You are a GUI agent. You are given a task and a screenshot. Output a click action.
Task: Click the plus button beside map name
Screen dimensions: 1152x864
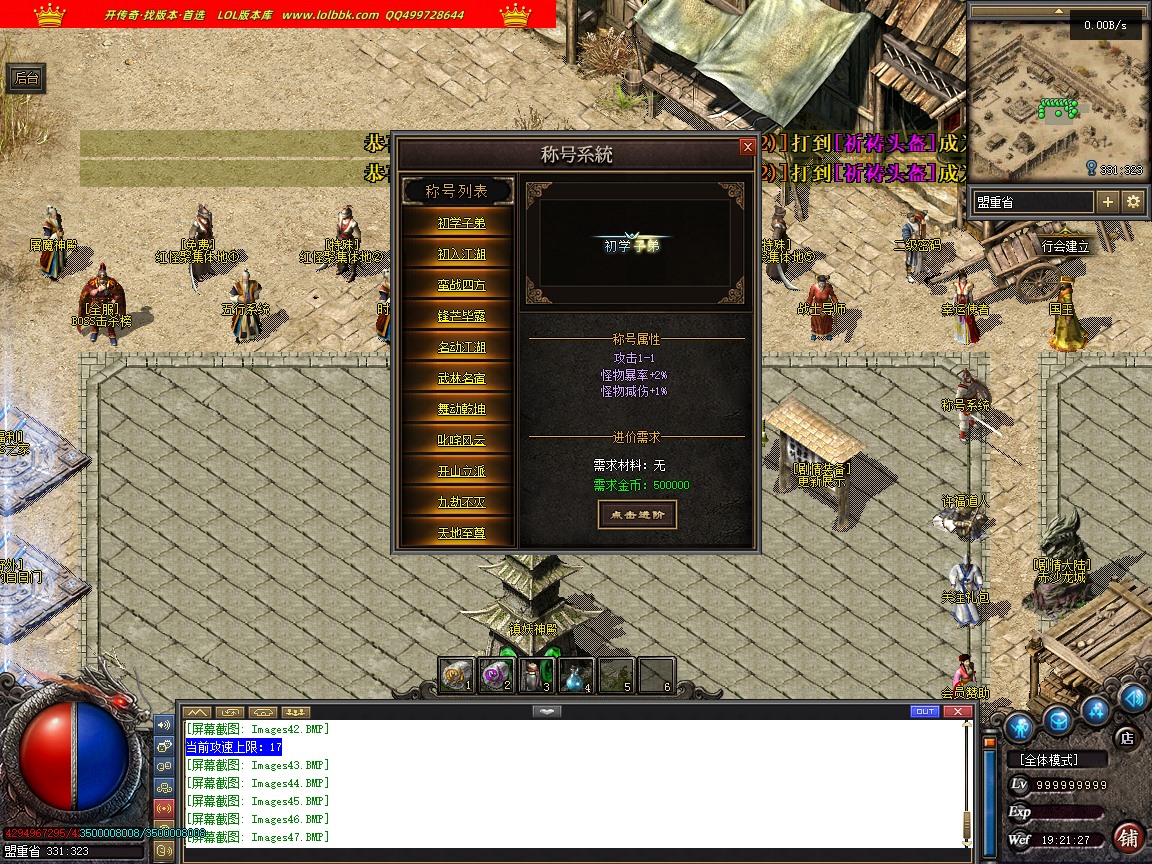[1108, 202]
